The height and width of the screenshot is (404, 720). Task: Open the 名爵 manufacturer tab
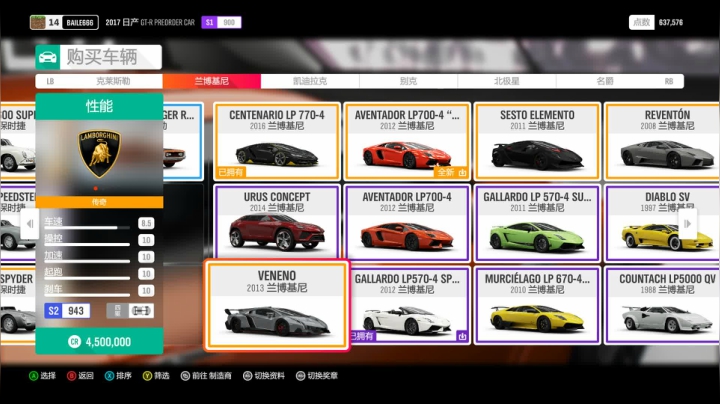605,81
